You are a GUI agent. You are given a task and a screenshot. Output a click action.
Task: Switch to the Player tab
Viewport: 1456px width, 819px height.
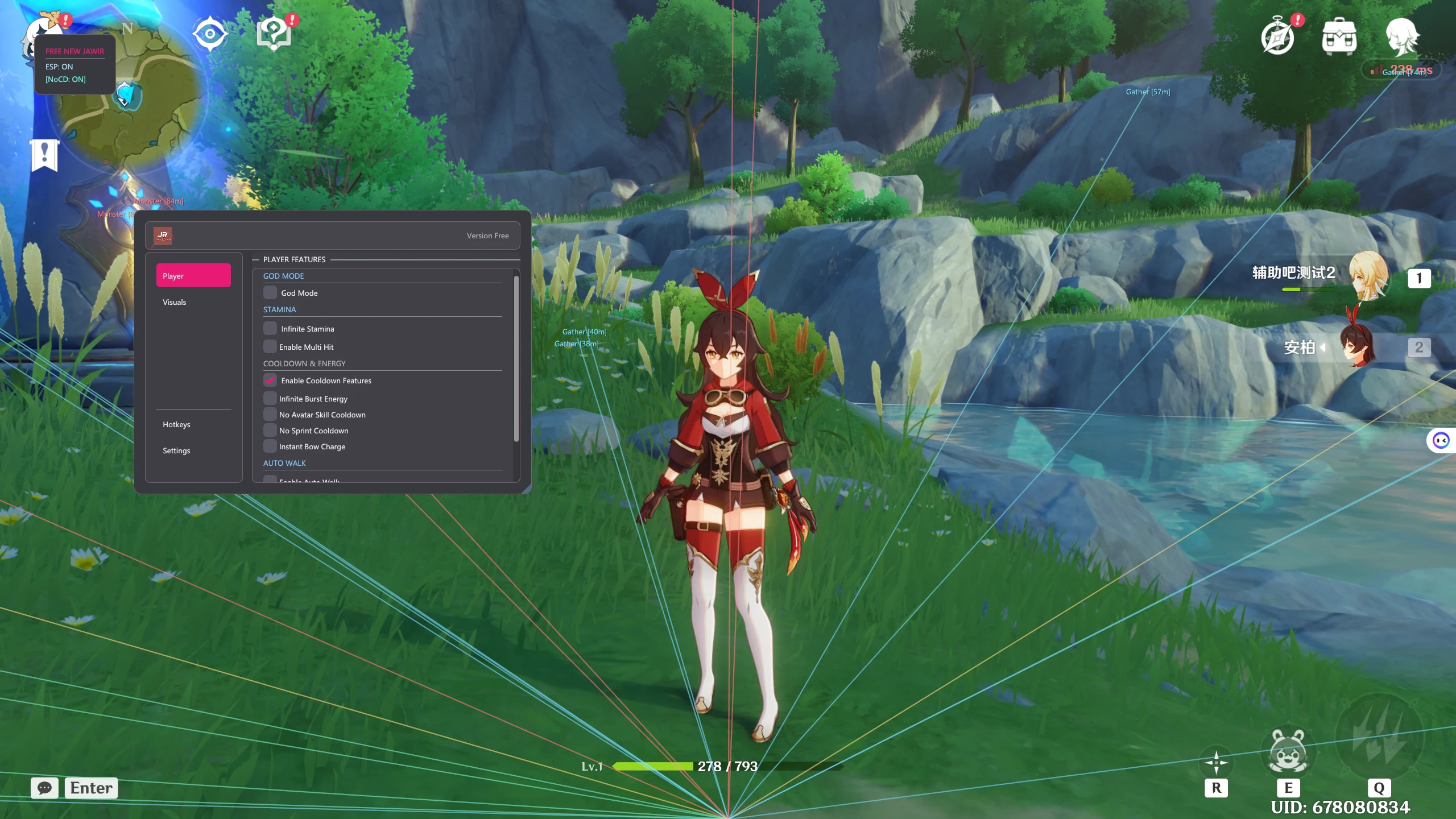[x=193, y=276]
